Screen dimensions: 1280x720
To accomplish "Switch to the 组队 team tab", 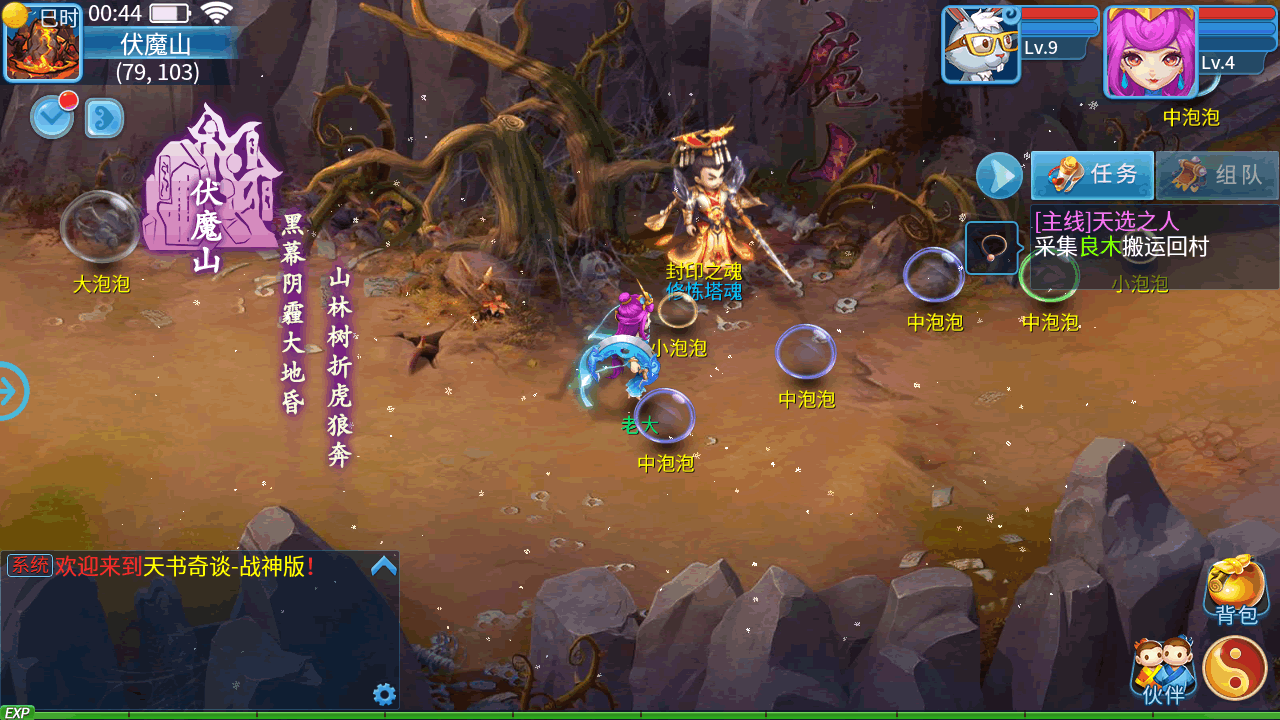I will (1217, 175).
